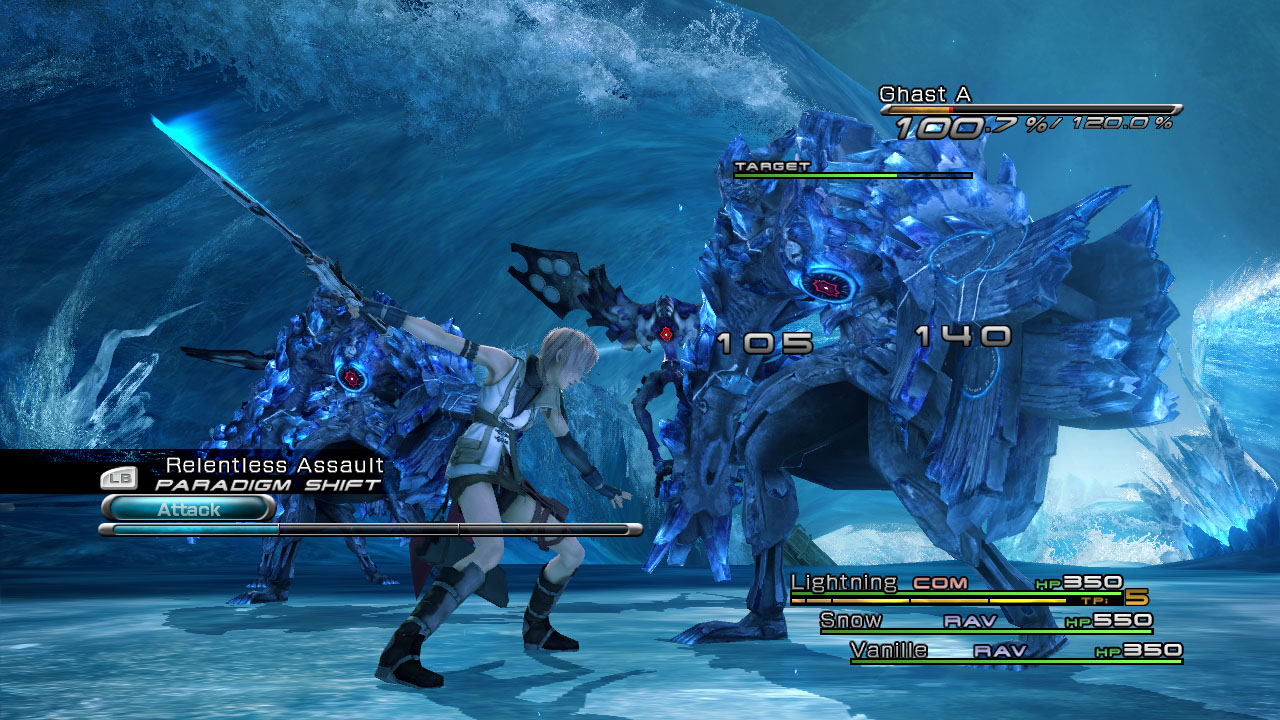This screenshot has width=1280, height=720.
Task: Select Snow in the party list
Action: click(985, 621)
